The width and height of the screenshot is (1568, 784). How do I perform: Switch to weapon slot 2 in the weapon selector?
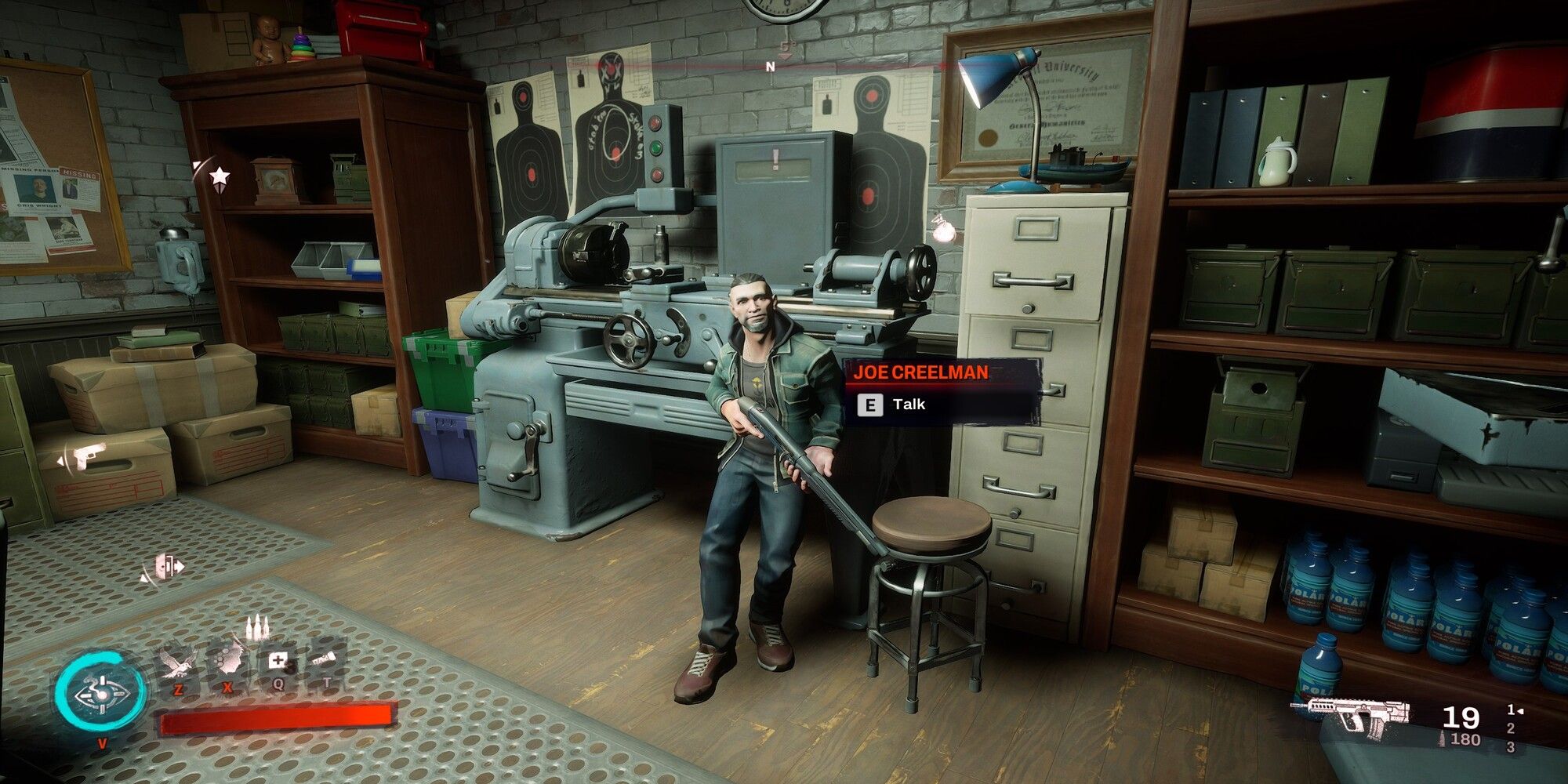1511,728
